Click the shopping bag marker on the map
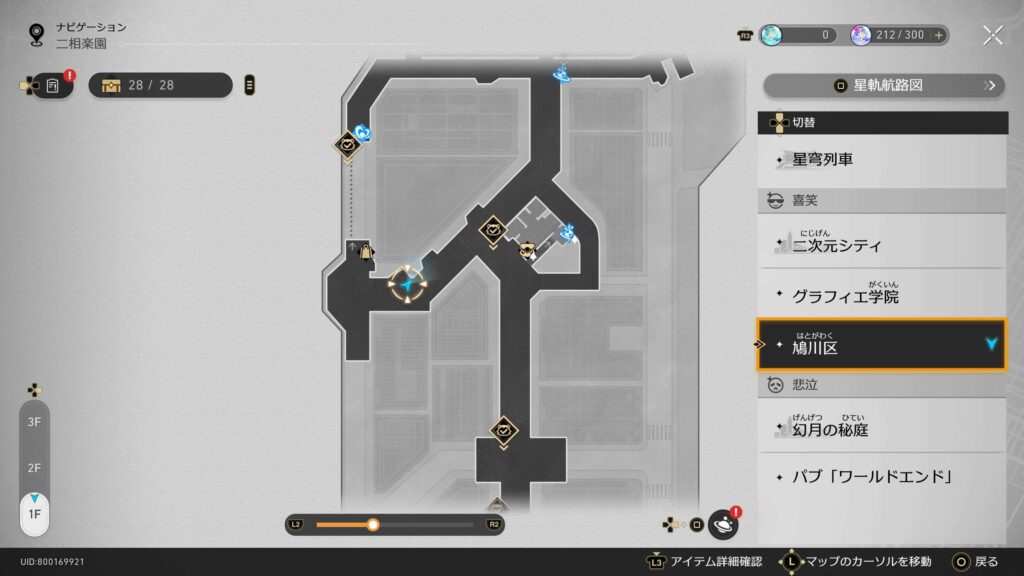Screen dimensions: 1024x576 [x=366, y=251]
